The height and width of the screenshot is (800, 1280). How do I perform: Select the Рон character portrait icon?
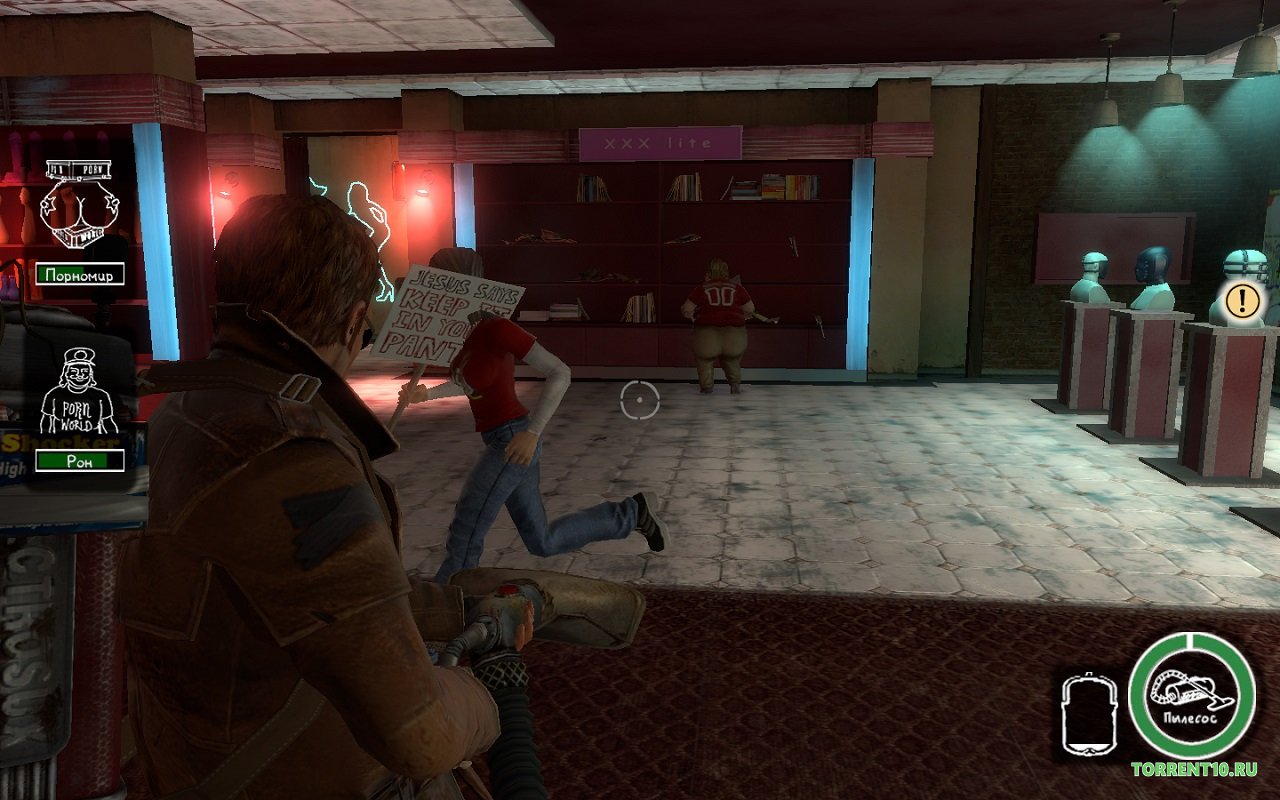(79, 392)
